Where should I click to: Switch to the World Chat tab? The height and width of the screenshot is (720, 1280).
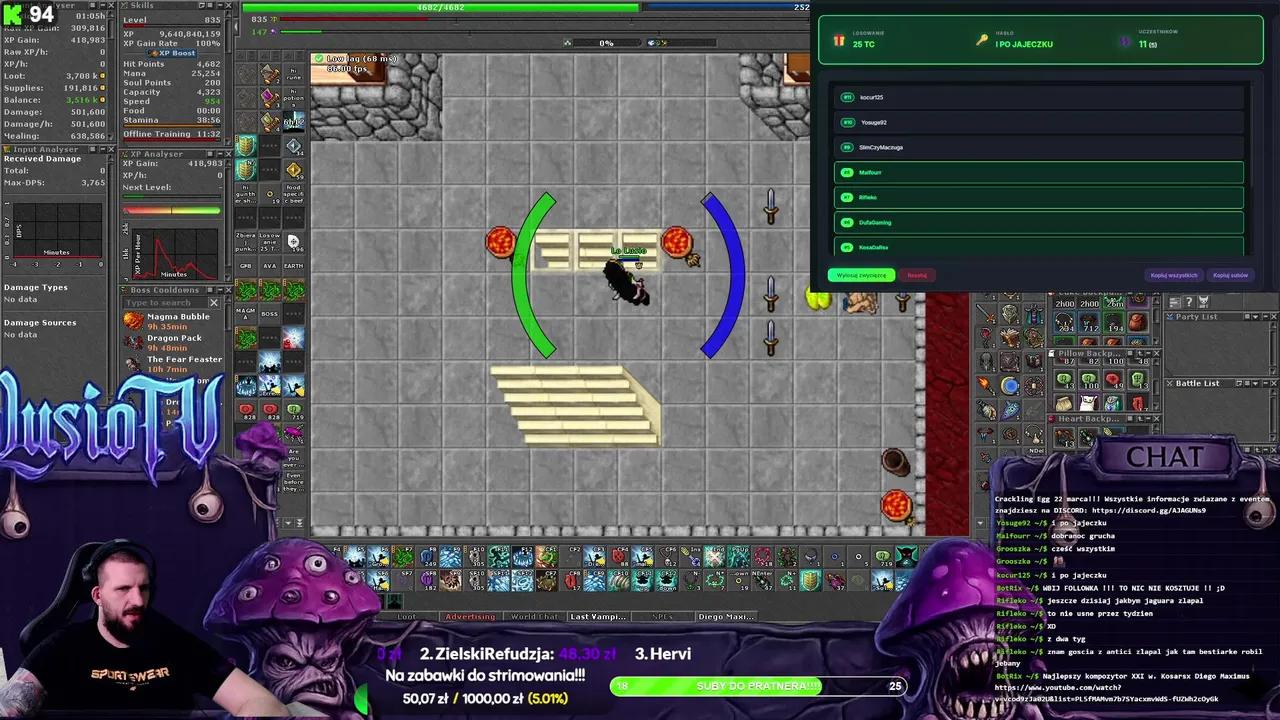pyautogui.click(x=535, y=616)
